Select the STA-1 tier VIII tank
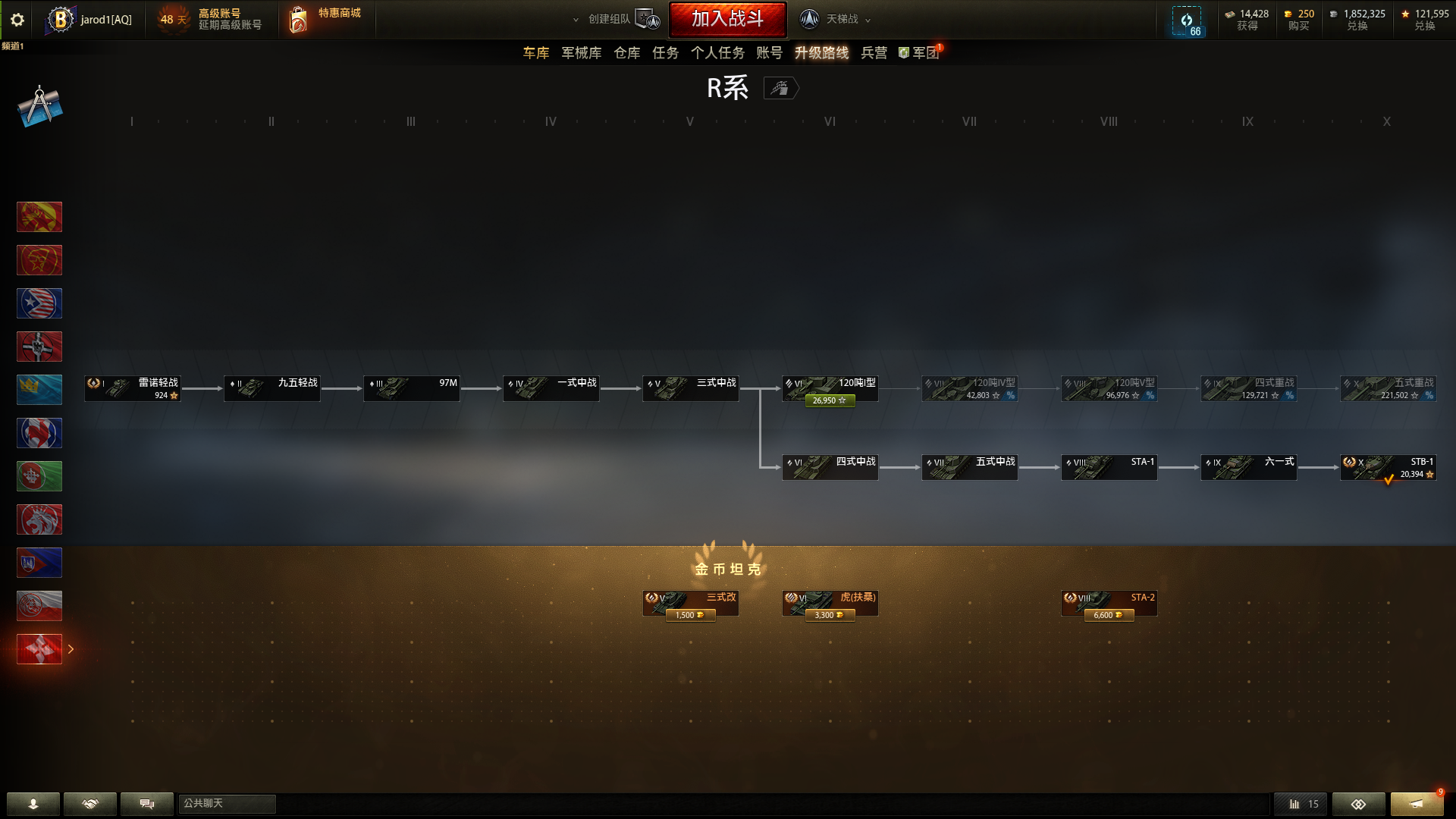The height and width of the screenshot is (819, 1456). 1109,468
